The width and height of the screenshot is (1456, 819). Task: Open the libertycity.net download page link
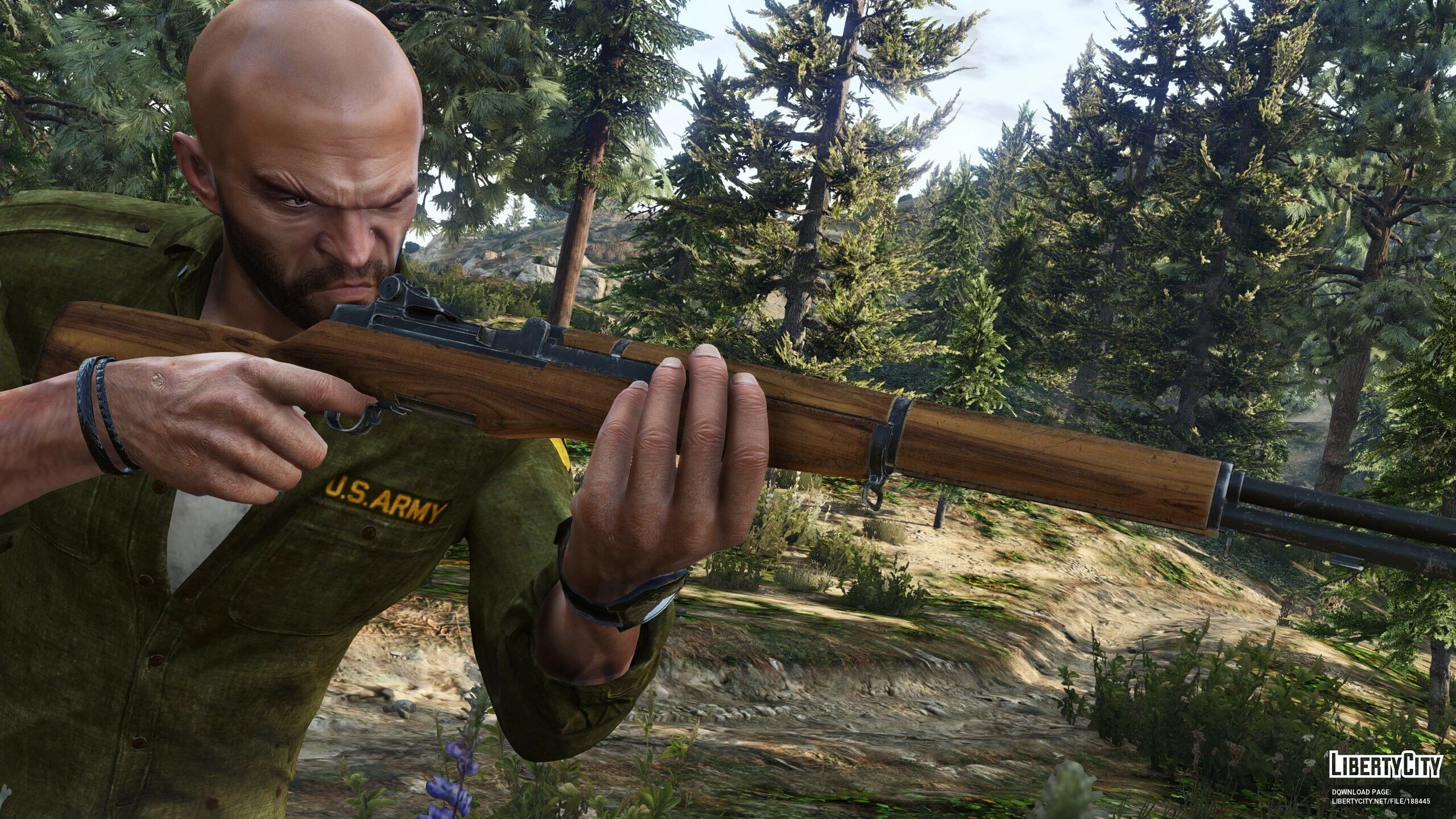pos(1381,801)
